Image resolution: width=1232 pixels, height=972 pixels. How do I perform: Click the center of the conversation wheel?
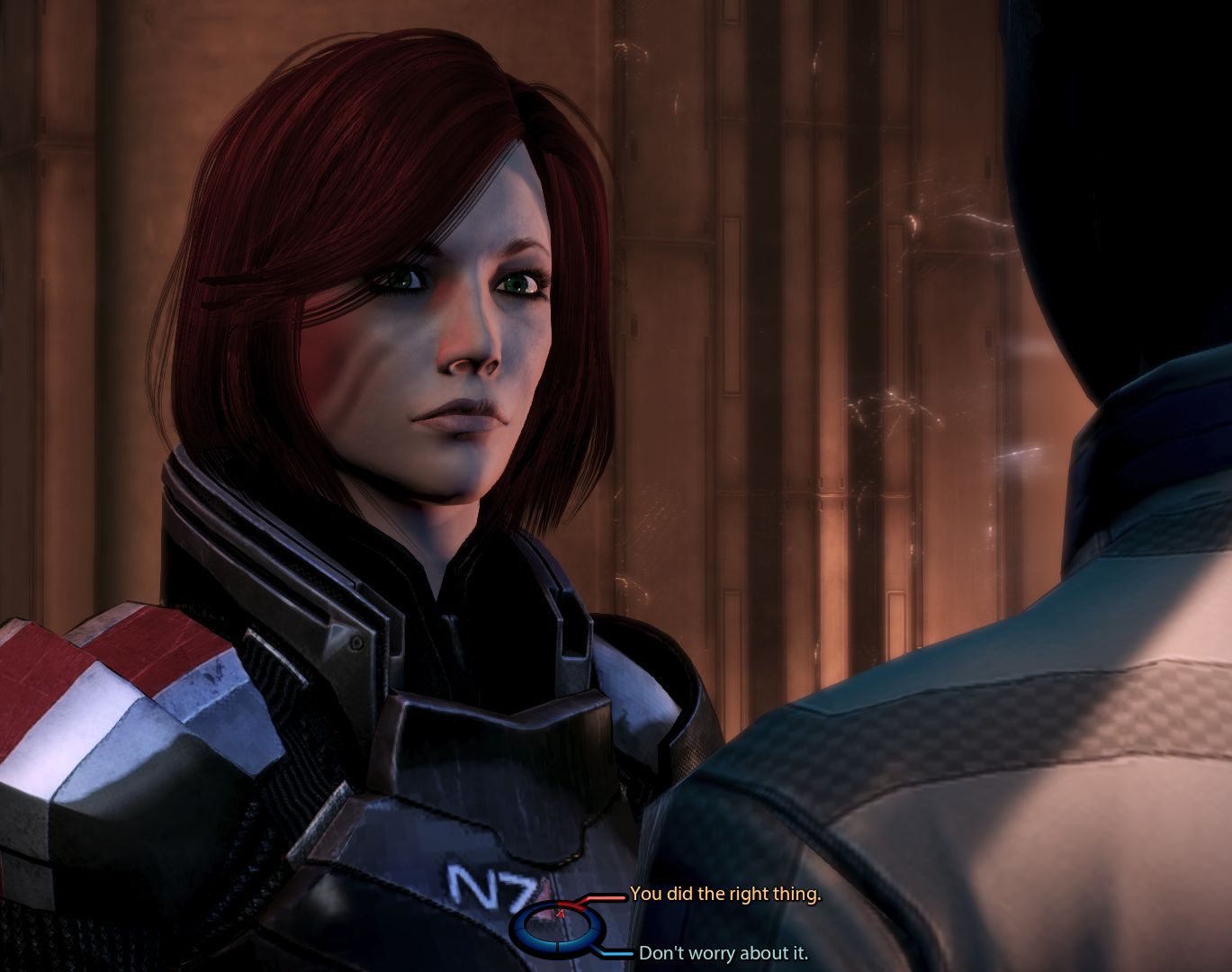click(557, 927)
